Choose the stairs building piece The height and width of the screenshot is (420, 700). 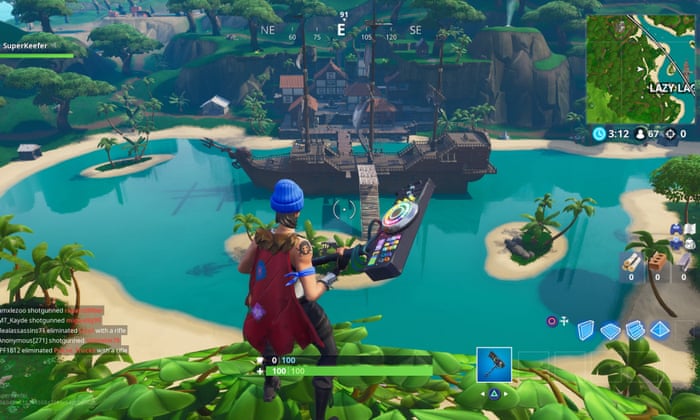pyautogui.click(x=634, y=330)
